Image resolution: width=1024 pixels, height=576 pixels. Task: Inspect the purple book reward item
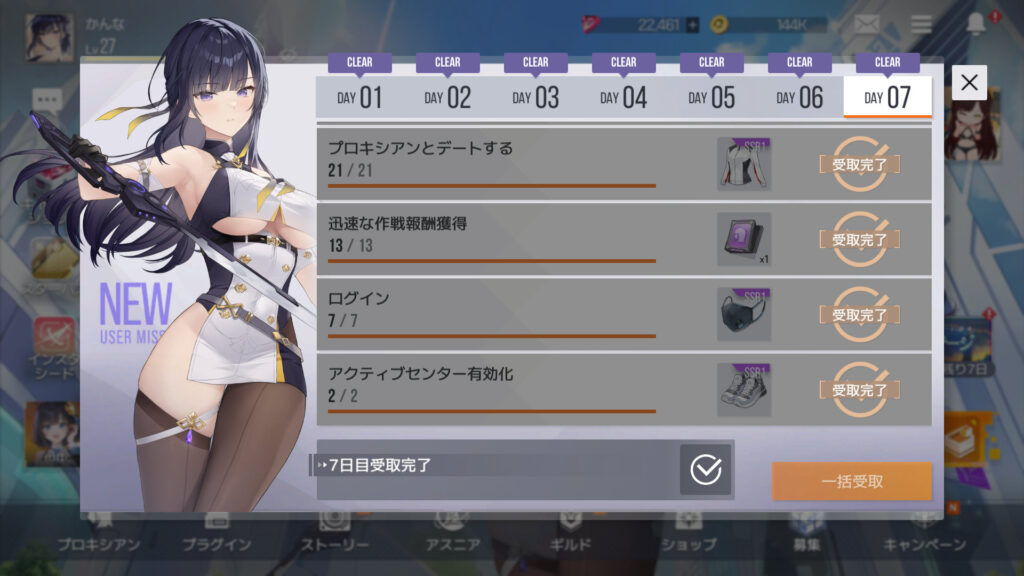743,240
